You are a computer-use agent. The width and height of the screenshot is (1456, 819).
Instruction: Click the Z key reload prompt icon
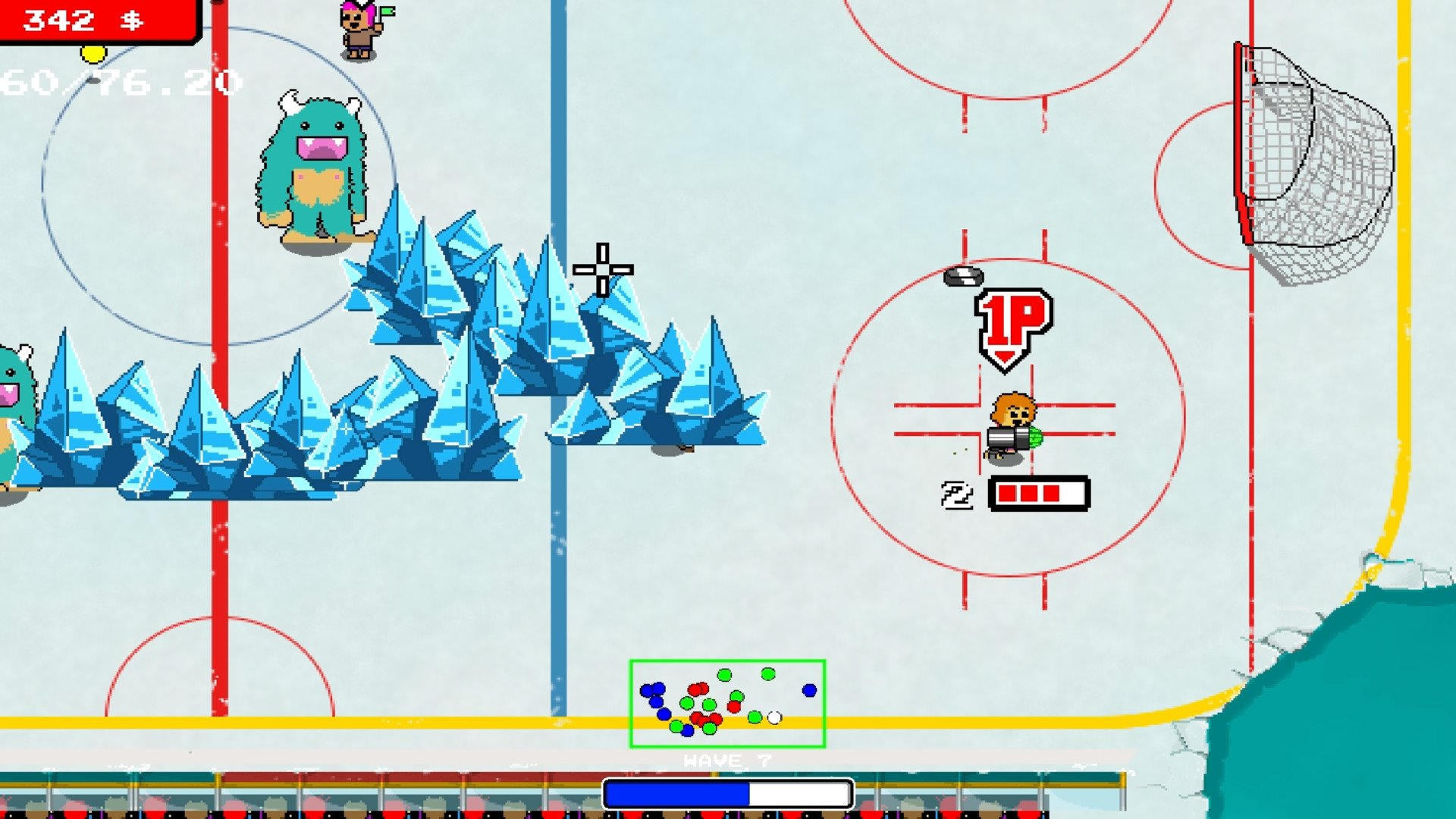957,494
